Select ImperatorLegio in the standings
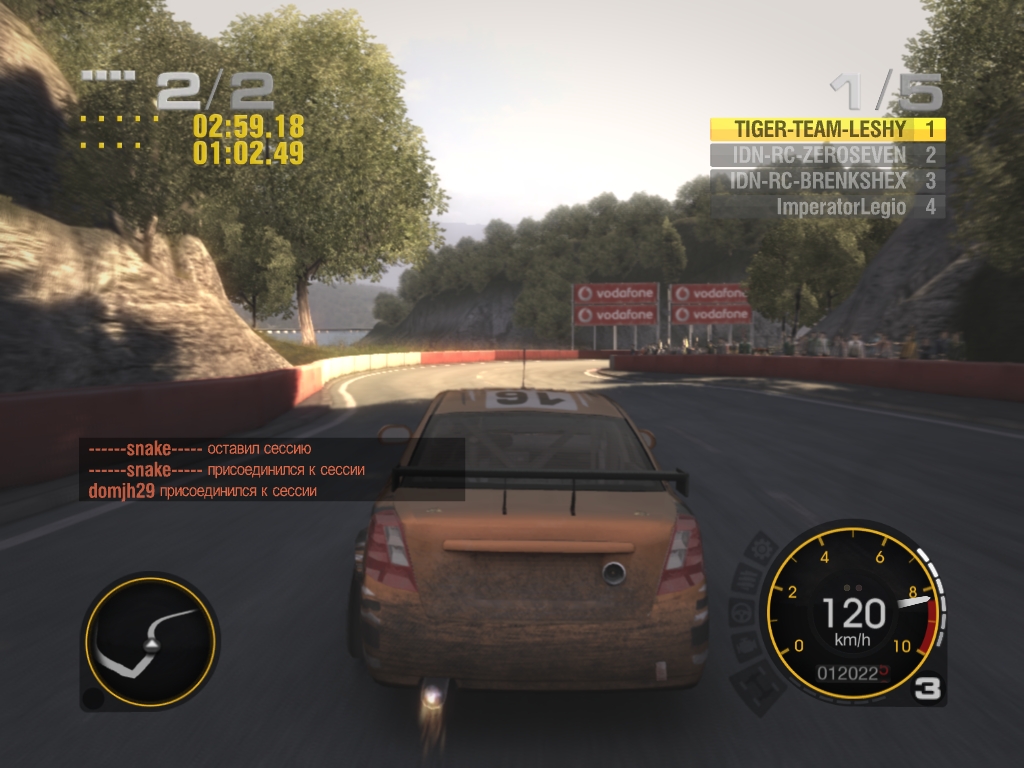The width and height of the screenshot is (1024, 768). click(840, 207)
